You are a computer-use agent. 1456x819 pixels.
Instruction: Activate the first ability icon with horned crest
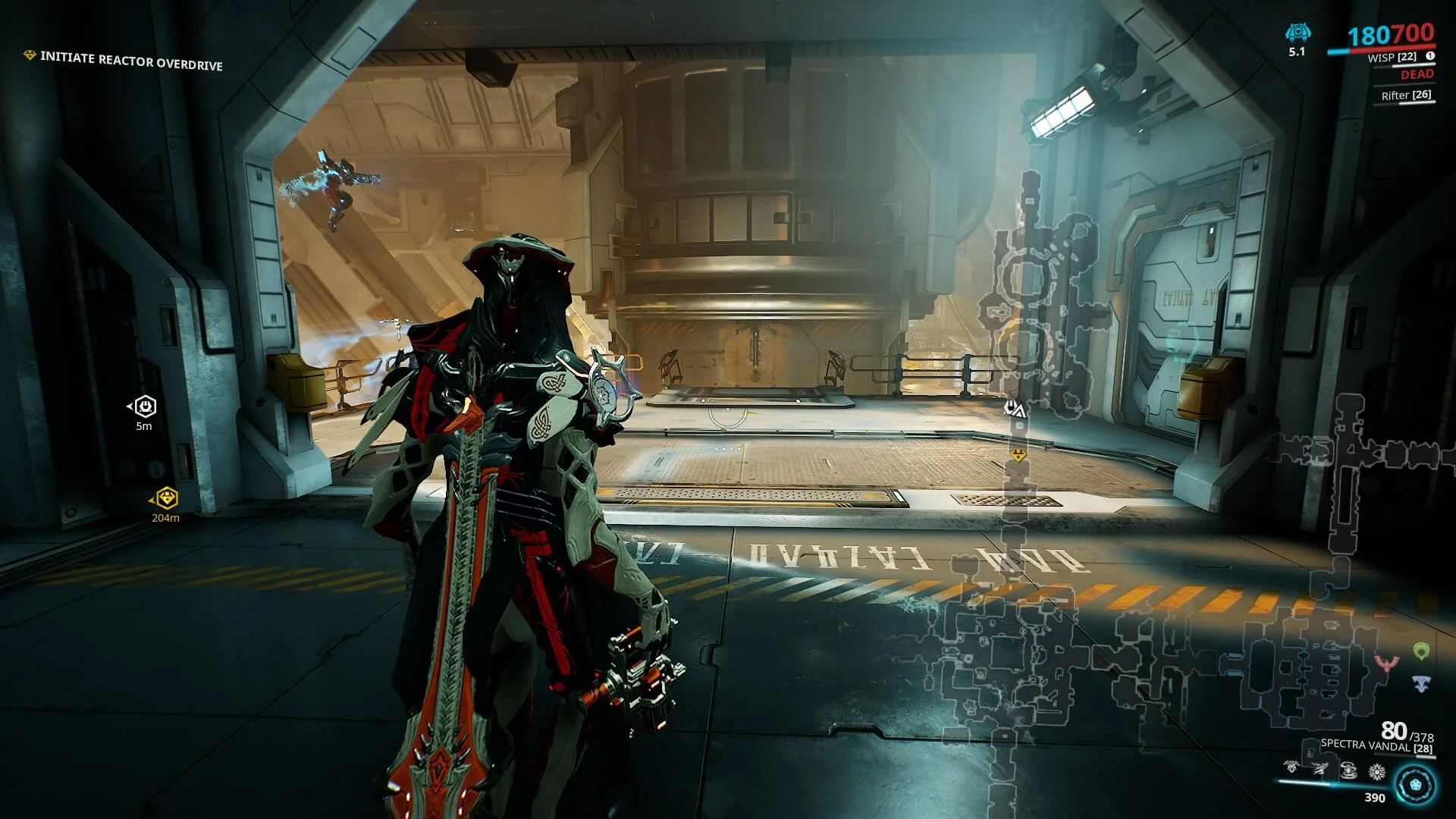(x=1291, y=767)
